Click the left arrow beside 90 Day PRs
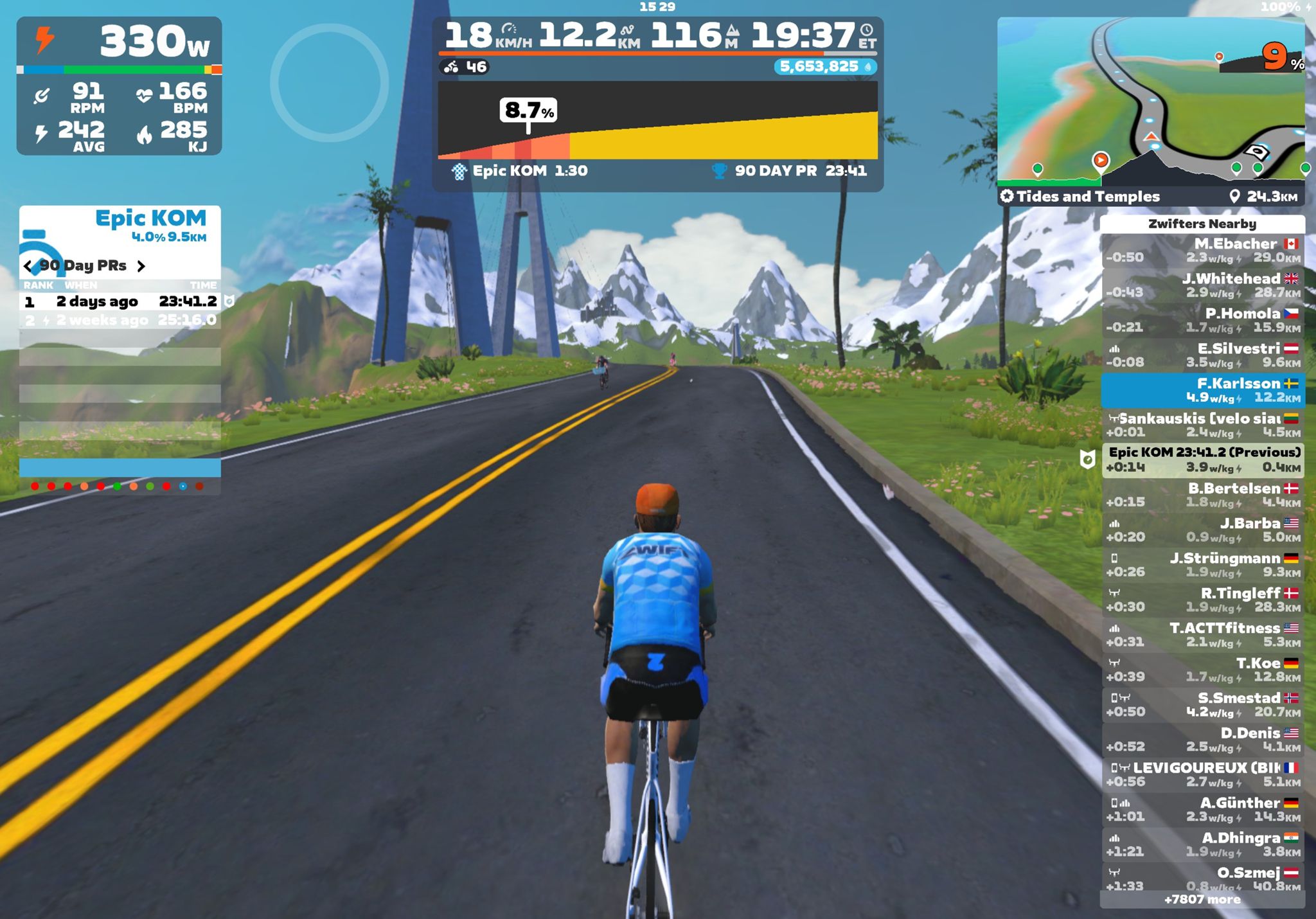Image resolution: width=1316 pixels, height=919 pixels. [28, 266]
